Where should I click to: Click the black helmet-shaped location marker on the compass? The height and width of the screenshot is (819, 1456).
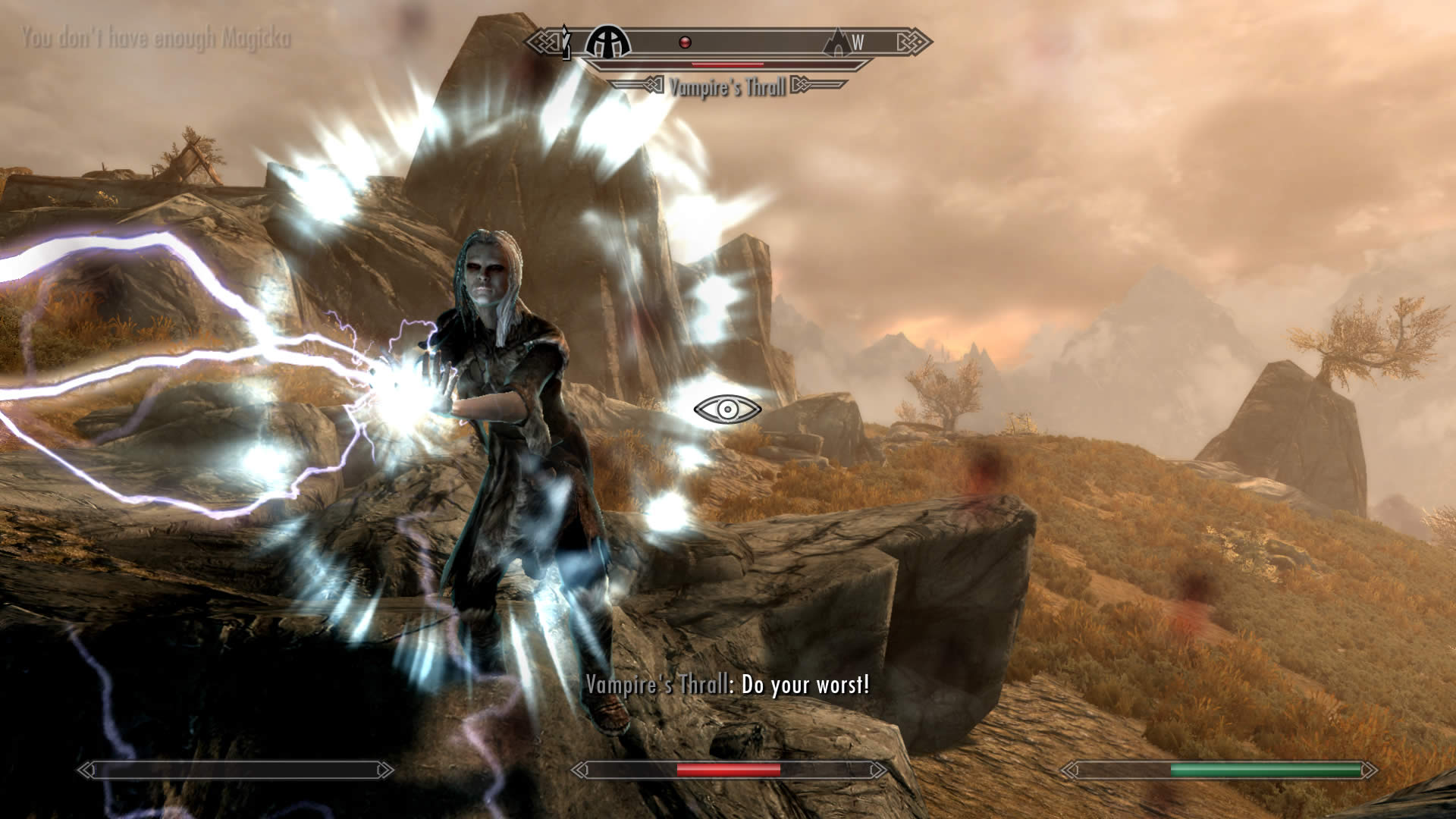point(608,42)
